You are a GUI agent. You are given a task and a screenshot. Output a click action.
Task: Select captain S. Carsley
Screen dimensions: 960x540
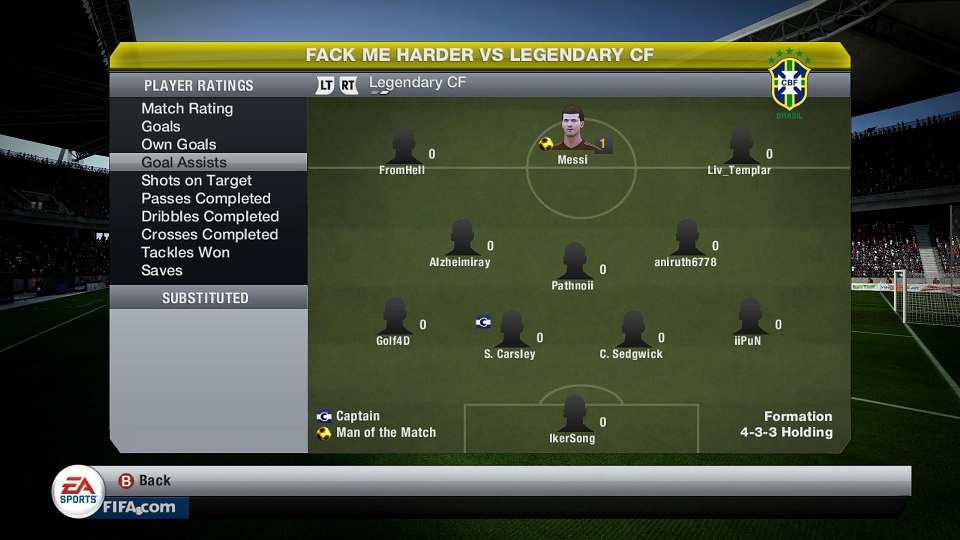click(x=511, y=330)
